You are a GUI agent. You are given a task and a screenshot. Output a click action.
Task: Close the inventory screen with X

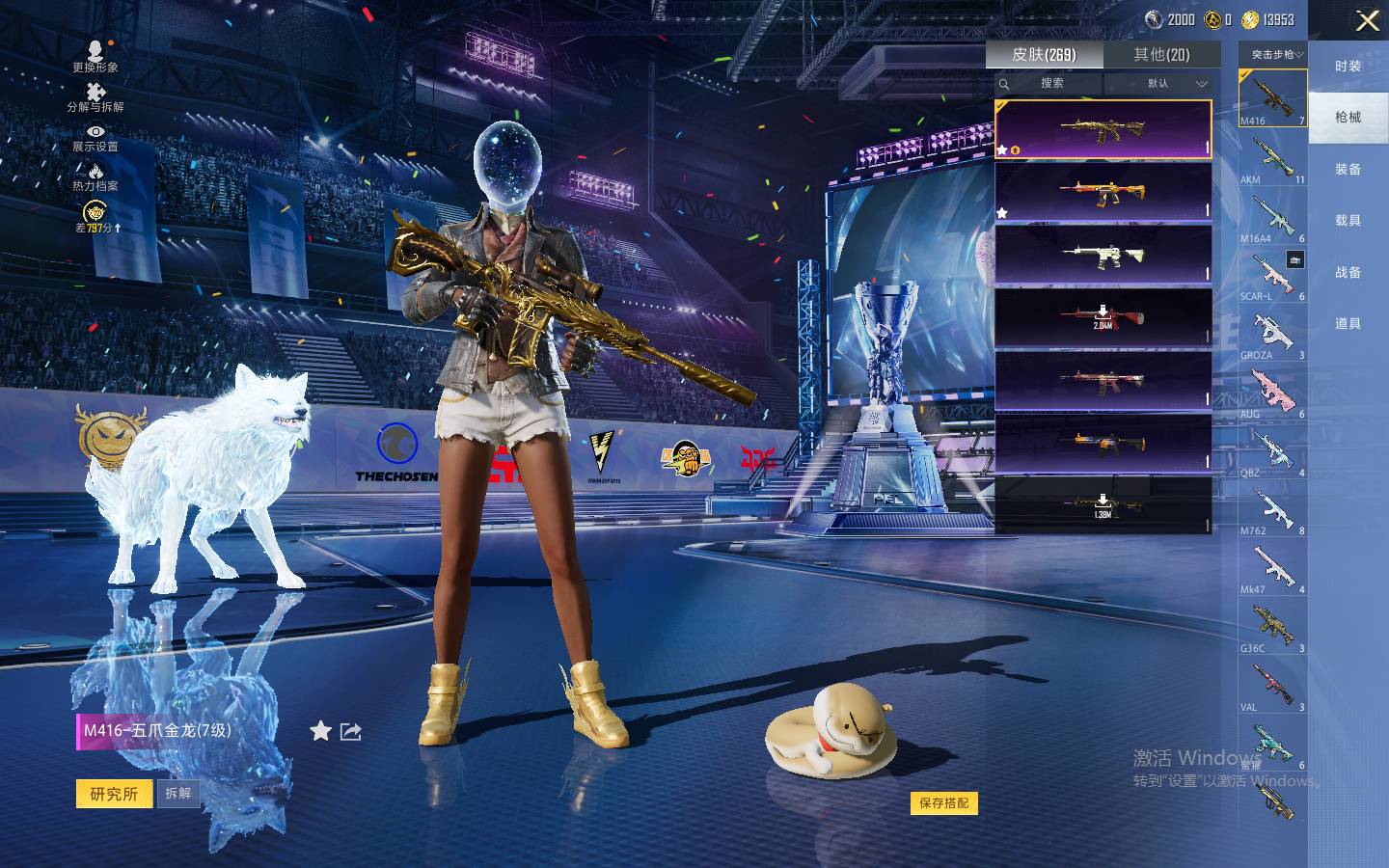point(1367,20)
